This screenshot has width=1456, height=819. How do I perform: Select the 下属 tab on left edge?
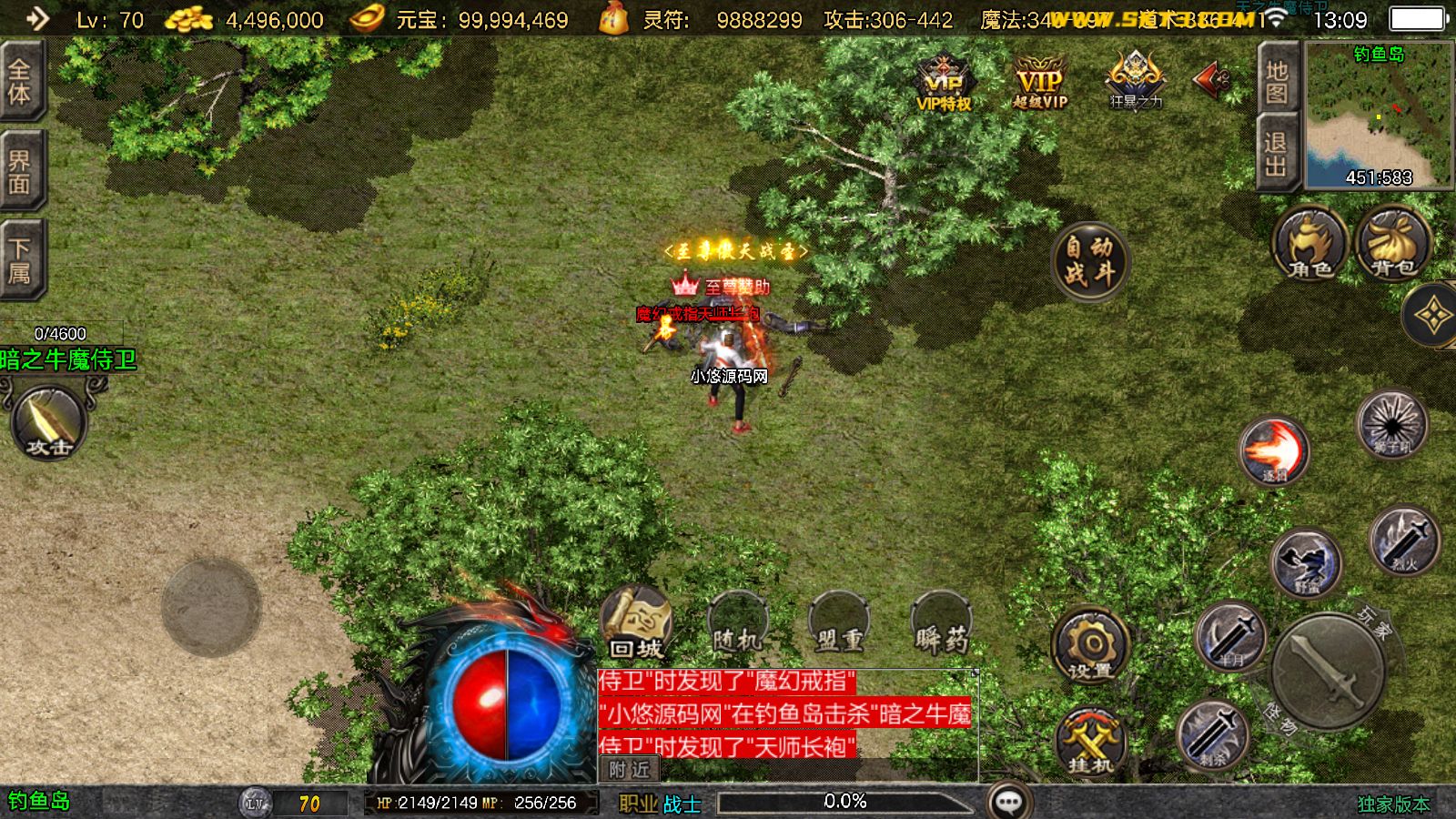[20, 260]
